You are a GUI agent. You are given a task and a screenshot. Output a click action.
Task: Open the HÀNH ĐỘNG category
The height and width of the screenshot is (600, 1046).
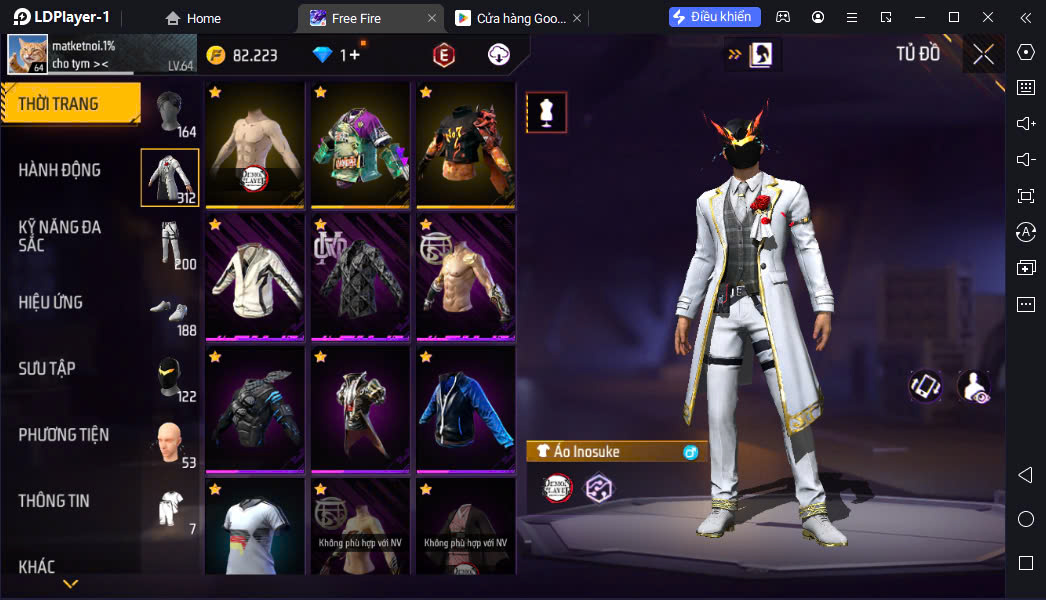point(60,170)
